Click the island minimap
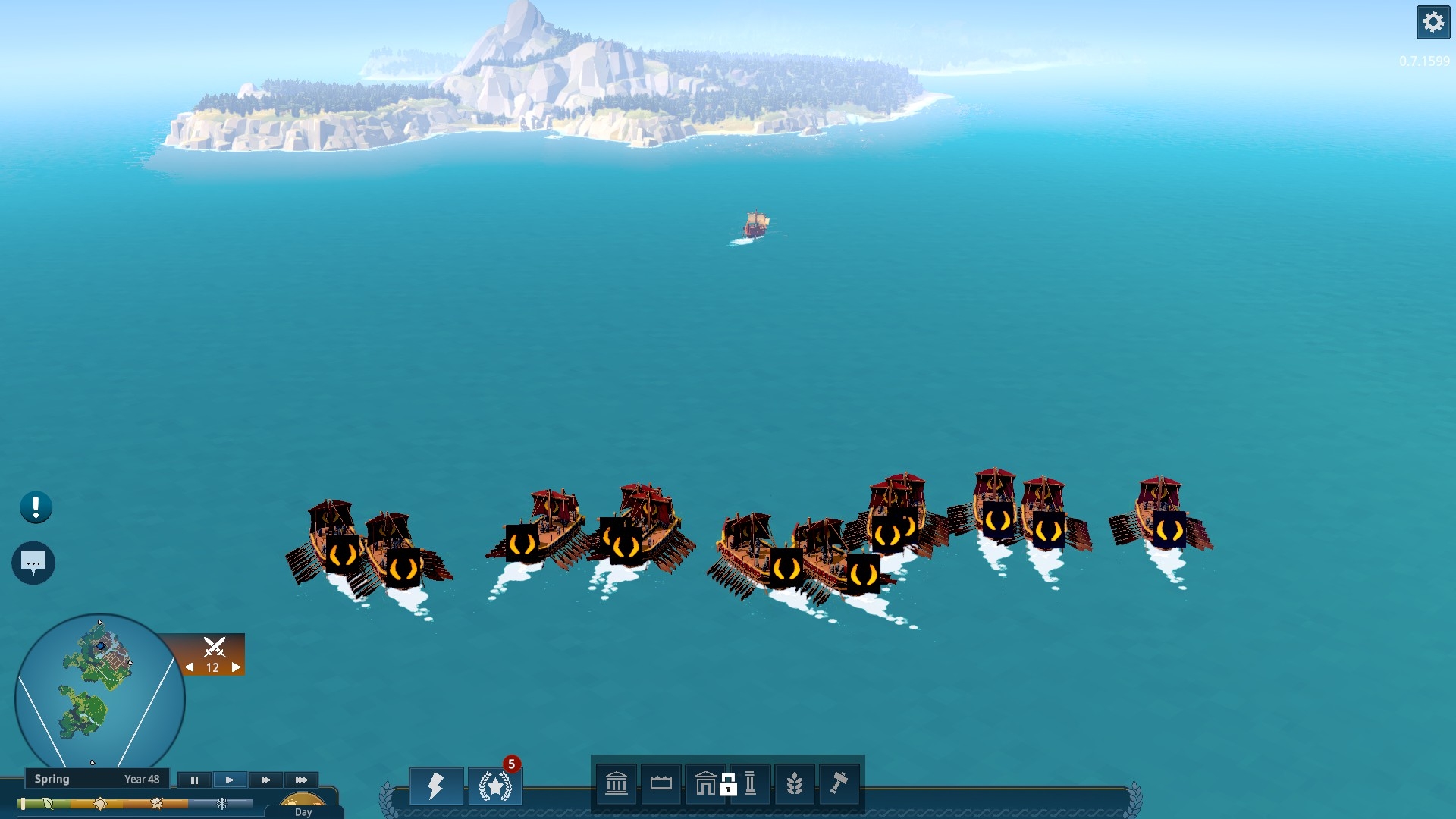1456x819 pixels. click(99, 696)
